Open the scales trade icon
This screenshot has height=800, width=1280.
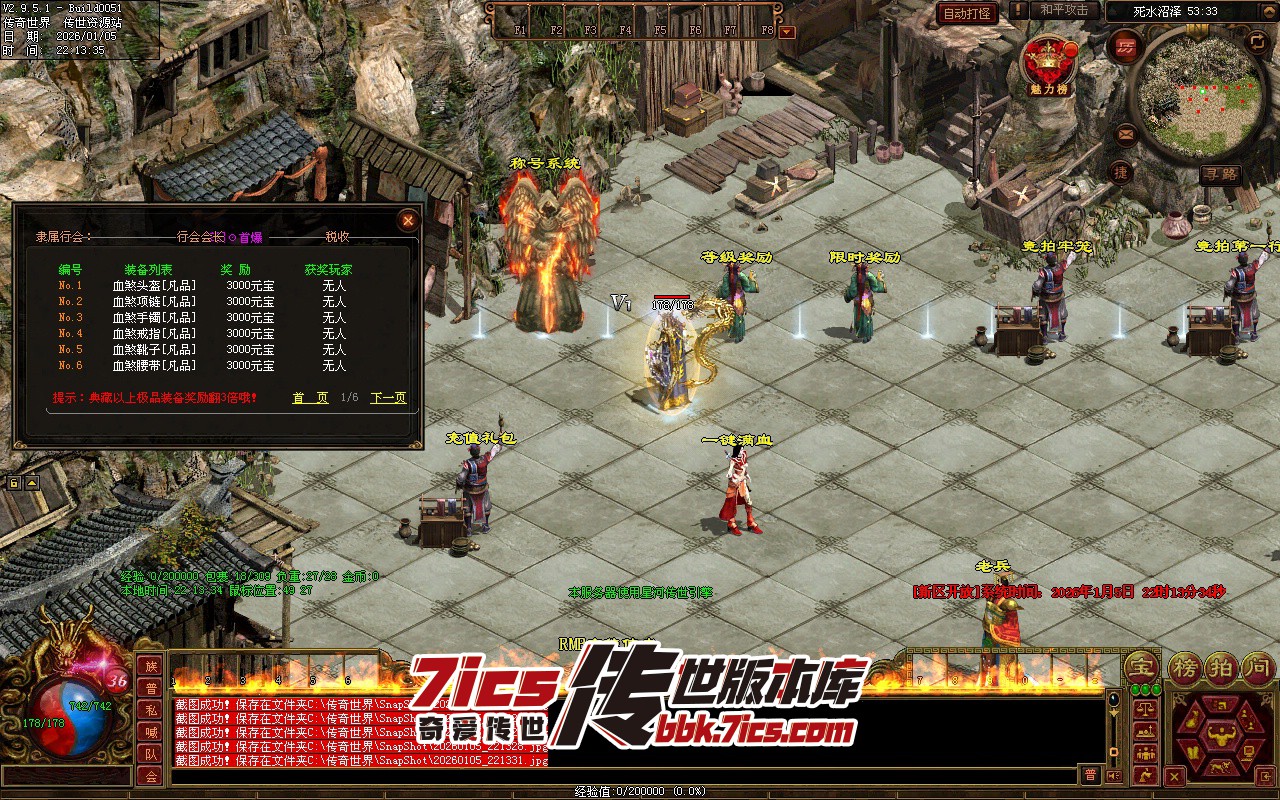pos(1146,707)
